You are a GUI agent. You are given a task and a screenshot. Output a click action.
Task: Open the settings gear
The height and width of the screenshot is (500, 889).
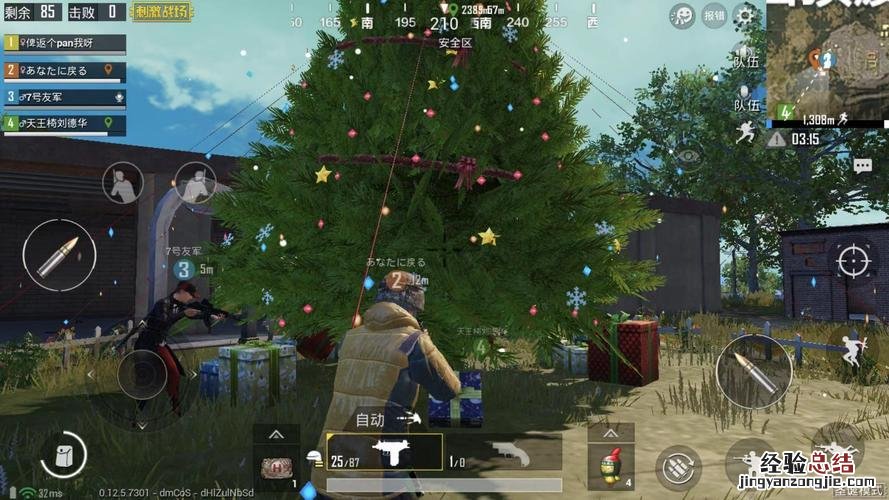(x=745, y=15)
